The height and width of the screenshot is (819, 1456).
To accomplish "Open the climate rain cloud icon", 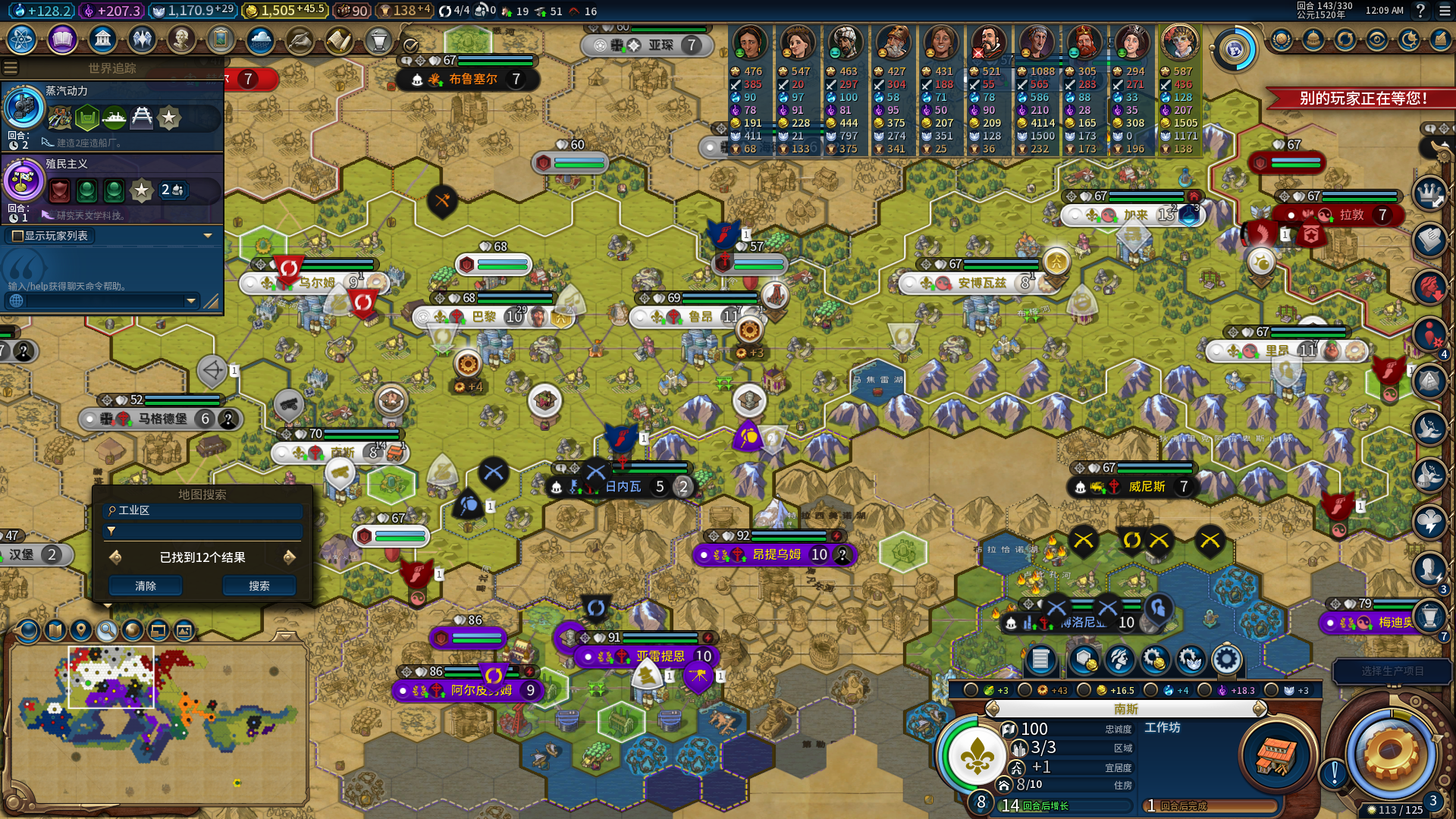I will (259, 39).
